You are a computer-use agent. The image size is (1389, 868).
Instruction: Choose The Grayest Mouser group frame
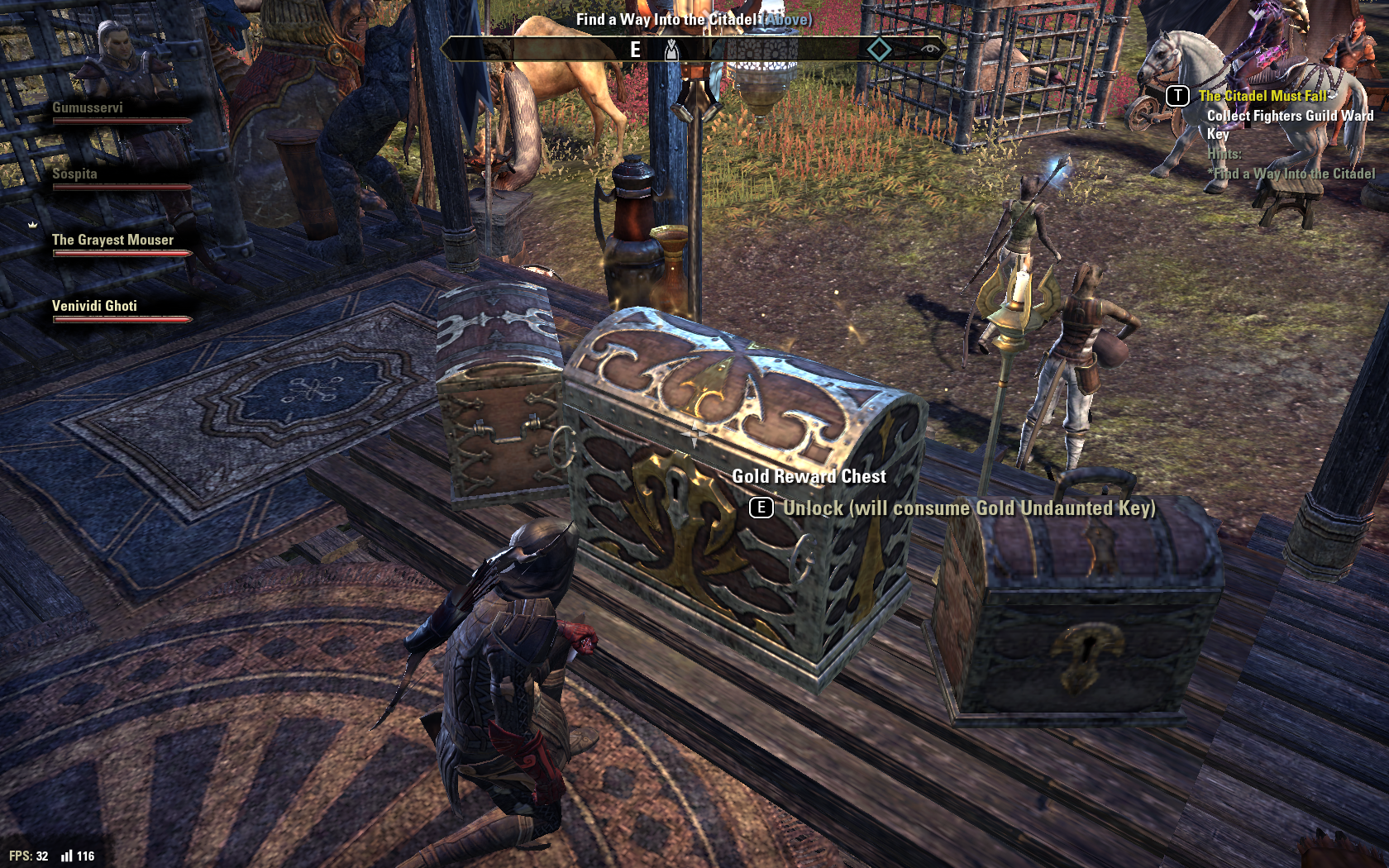tap(113, 241)
